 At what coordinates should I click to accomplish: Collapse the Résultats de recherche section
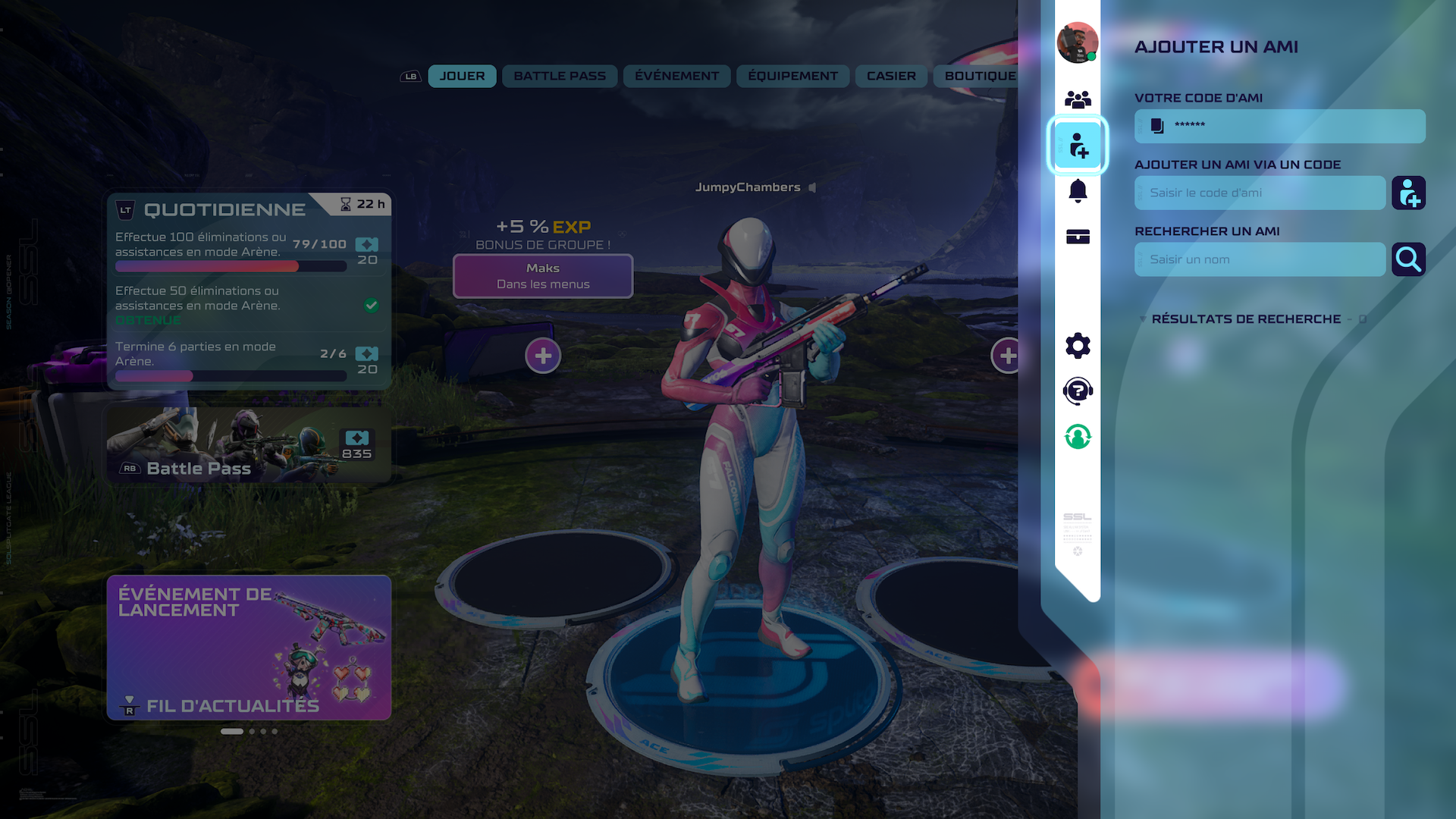coord(1143,319)
